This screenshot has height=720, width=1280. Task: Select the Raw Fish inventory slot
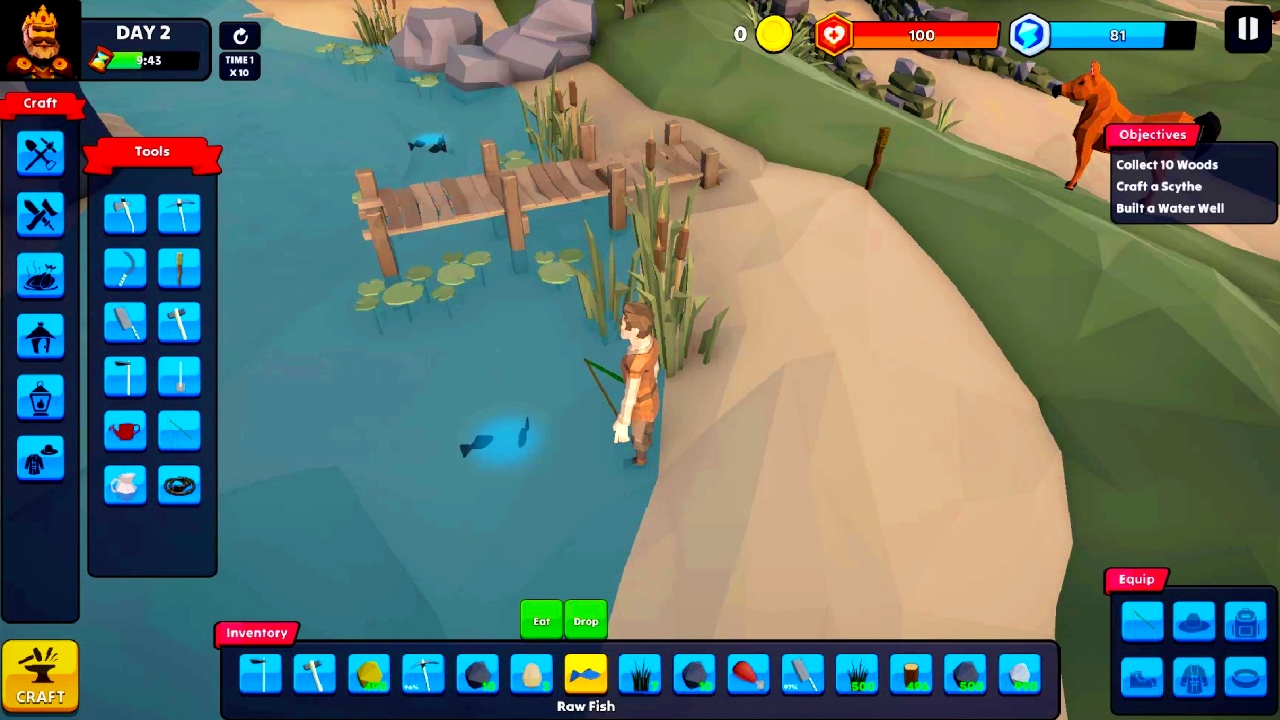[x=586, y=675]
